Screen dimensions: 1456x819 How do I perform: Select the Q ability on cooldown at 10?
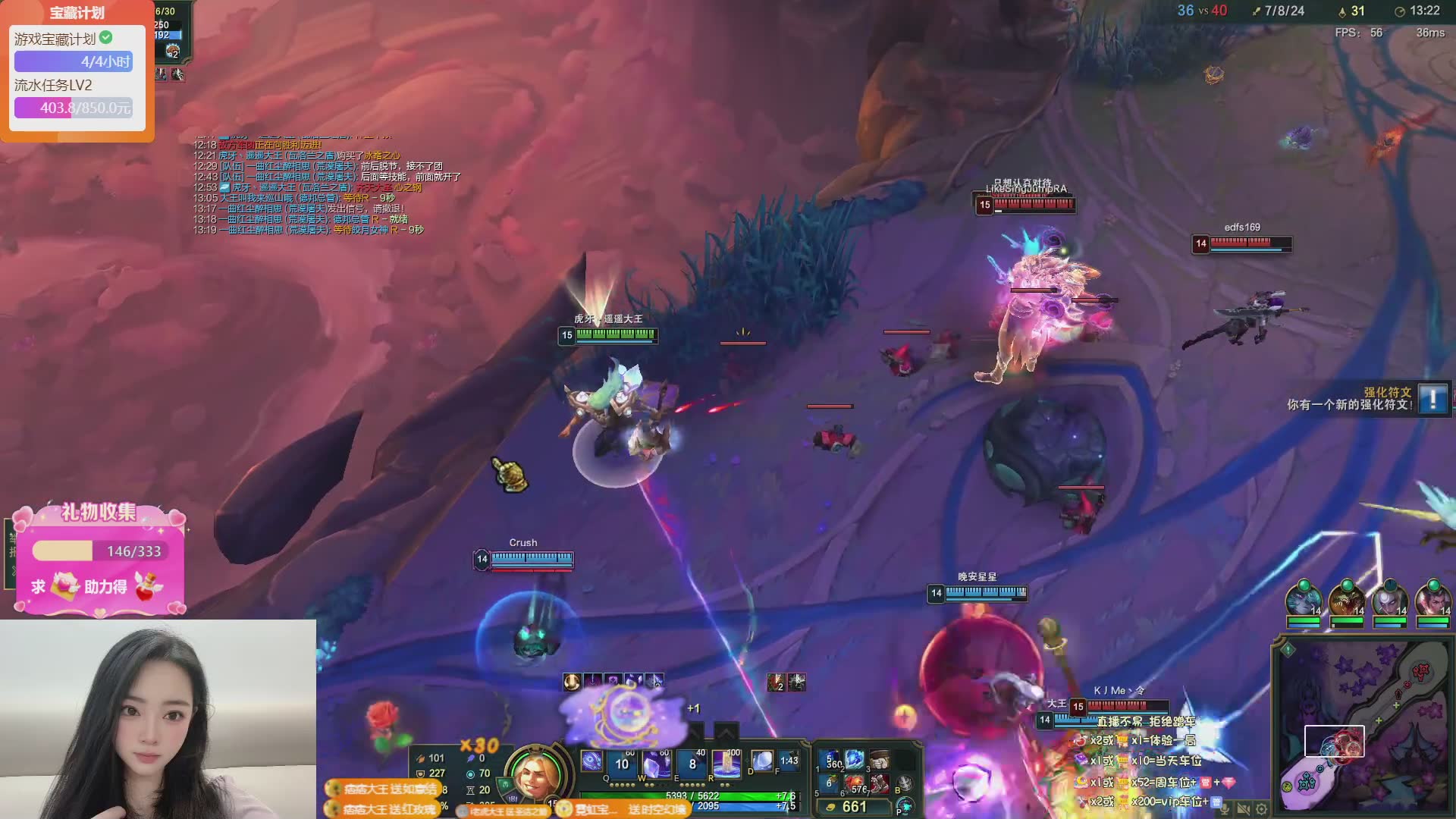[x=621, y=762]
